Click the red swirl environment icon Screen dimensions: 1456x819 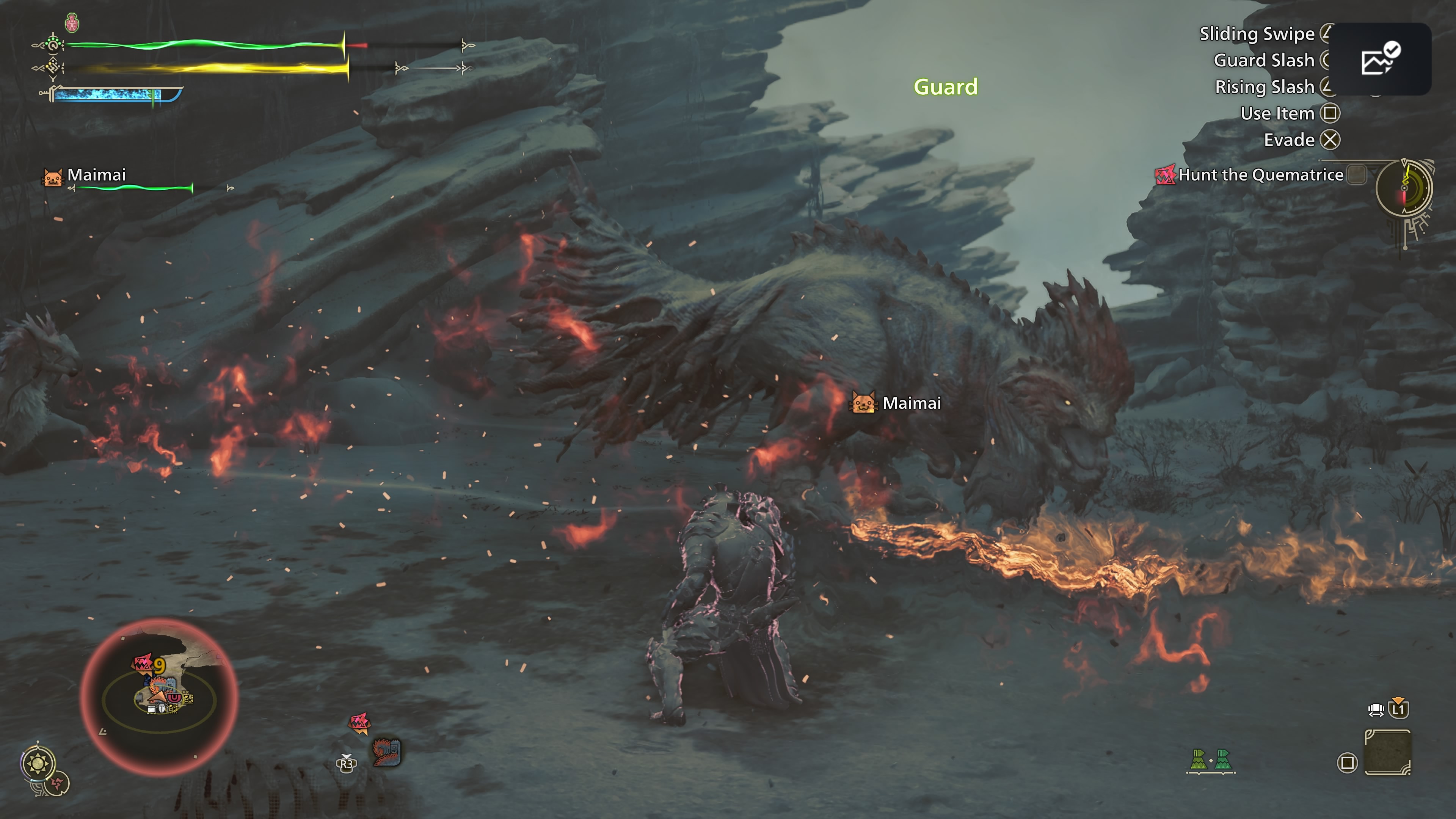pyautogui.click(x=57, y=783)
